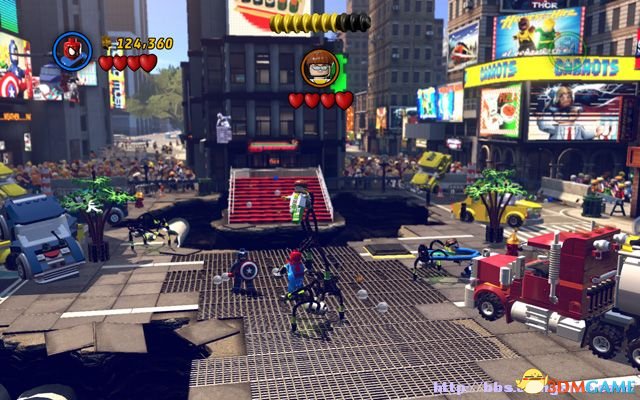Select the Doctor Octopus boss portrait
The height and width of the screenshot is (400, 640).
(320, 68)
